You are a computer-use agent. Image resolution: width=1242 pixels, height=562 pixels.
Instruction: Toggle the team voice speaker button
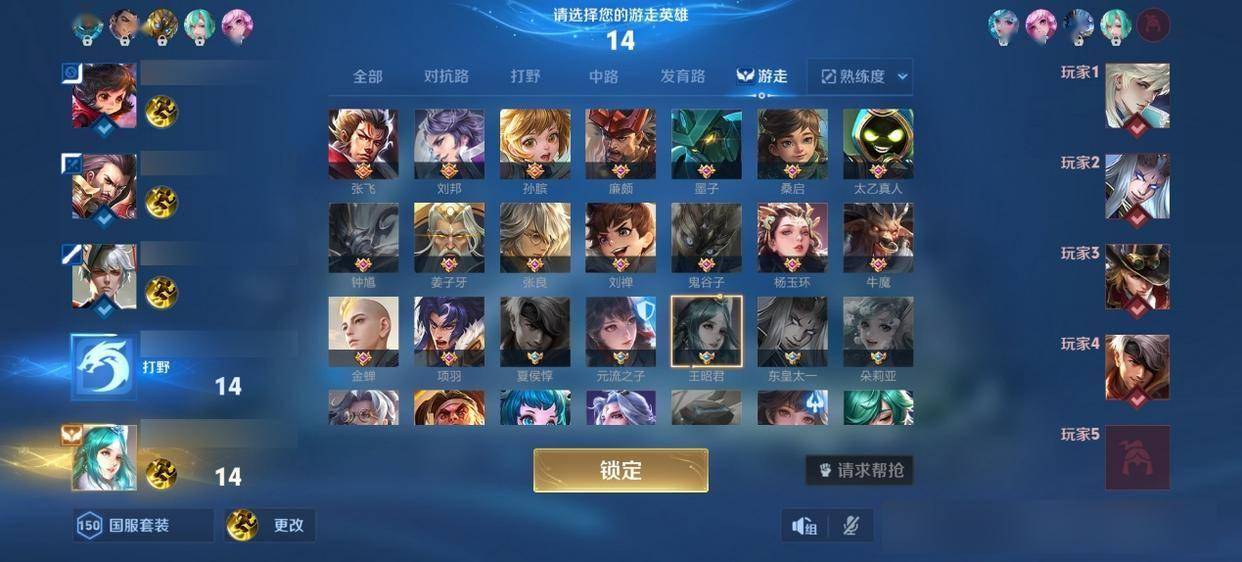point(805,525)
